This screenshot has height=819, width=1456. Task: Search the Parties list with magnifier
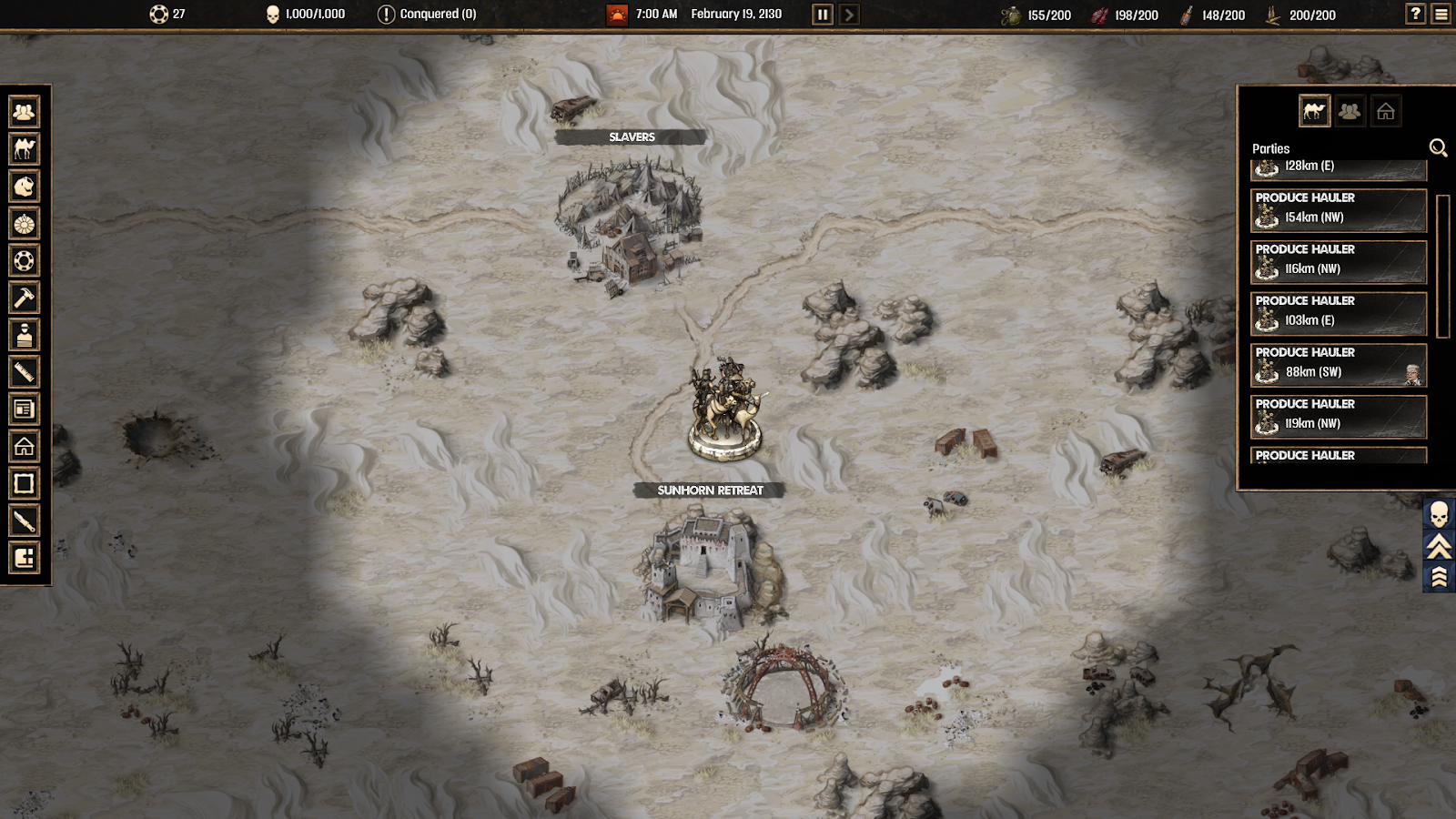pos(1438,147)
